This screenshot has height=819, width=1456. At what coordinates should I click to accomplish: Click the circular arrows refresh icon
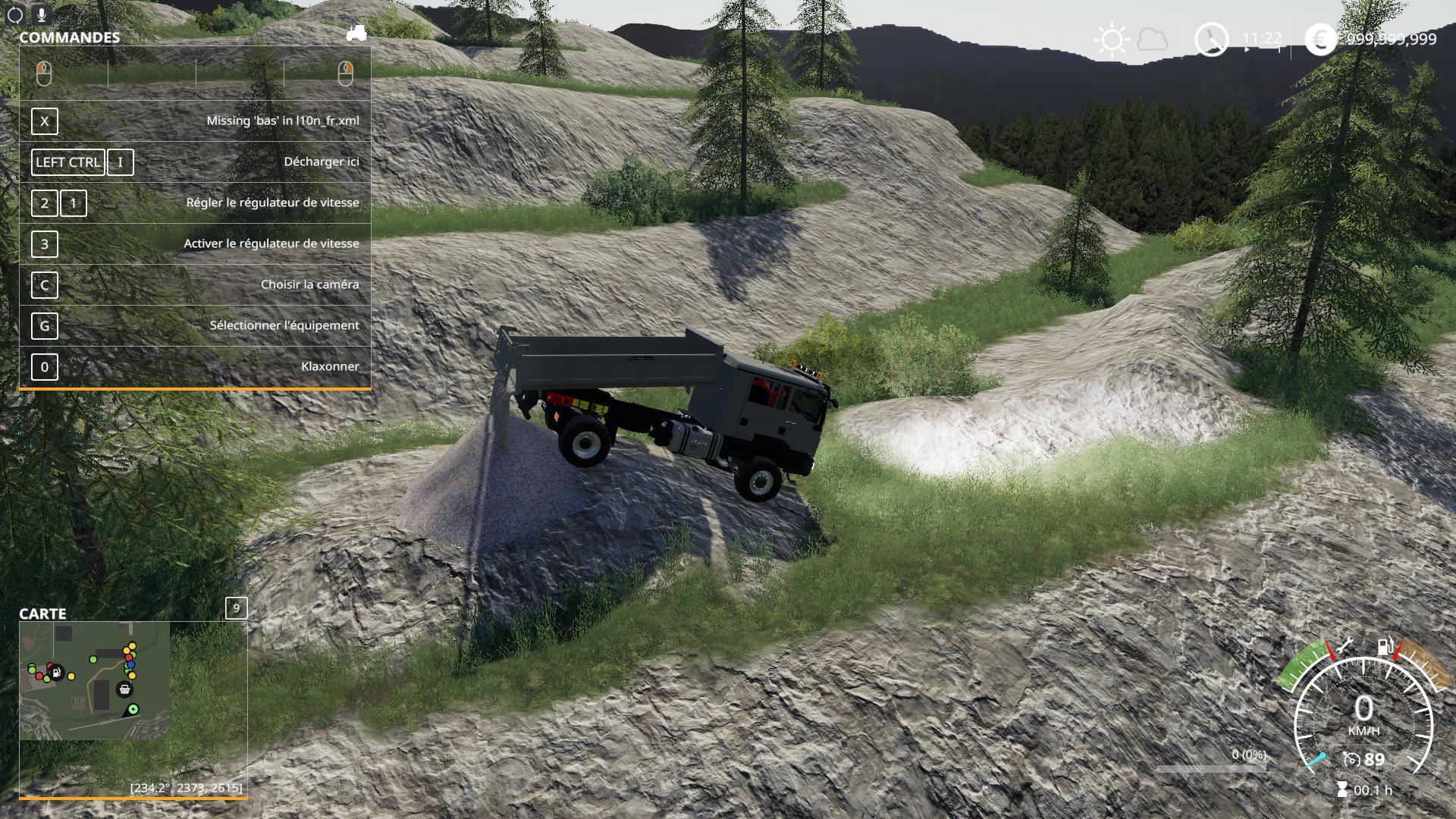point(15,14)
